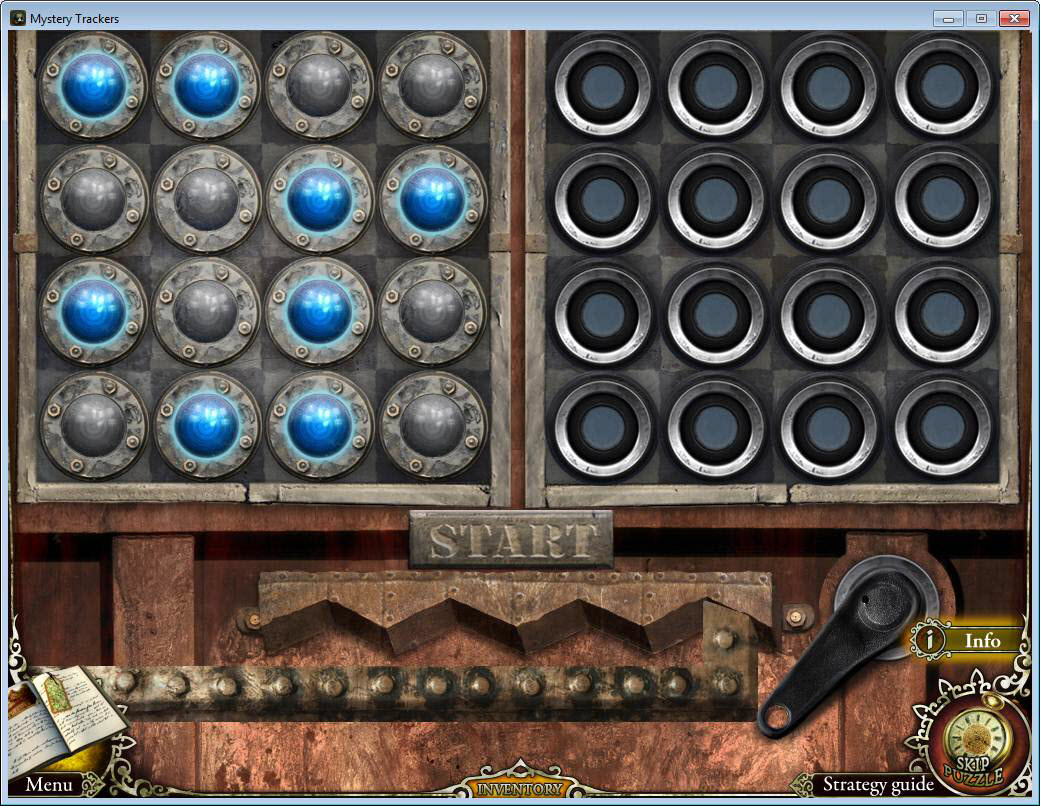Close the Mystery Trackers window

pos(1014,18)
